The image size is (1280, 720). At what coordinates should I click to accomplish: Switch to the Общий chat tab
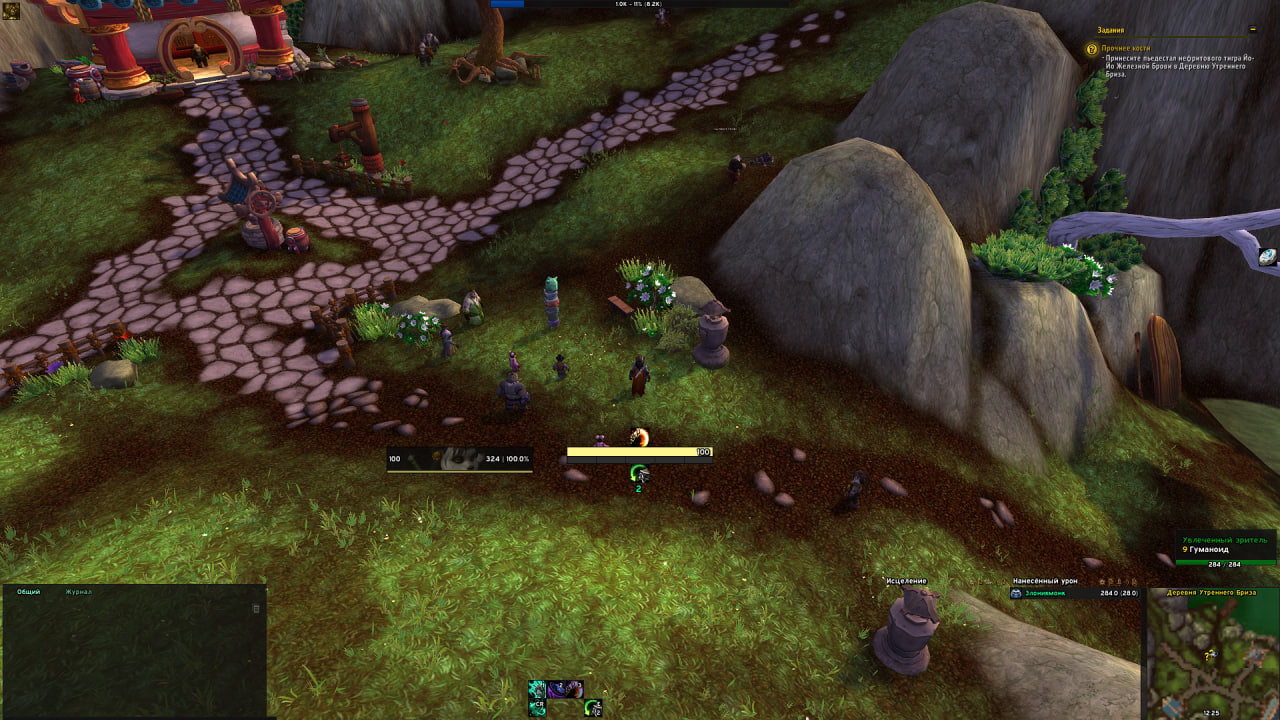point(29,592)
